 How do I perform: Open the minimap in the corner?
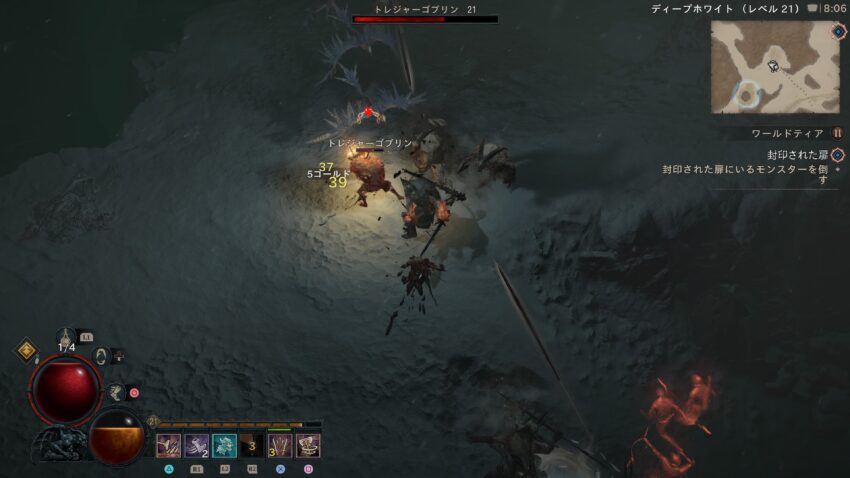pos(769,66)
